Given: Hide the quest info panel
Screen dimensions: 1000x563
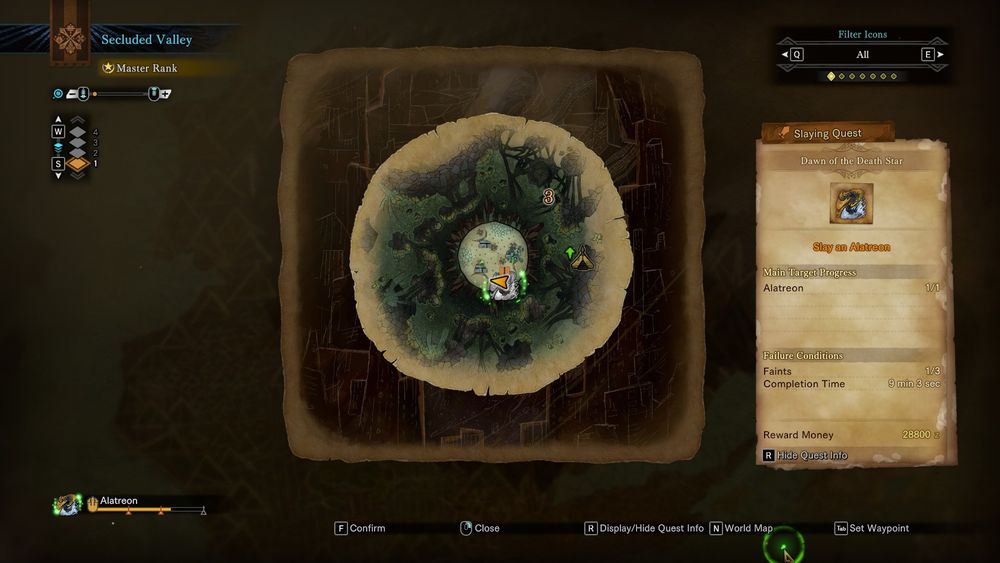Looking at the screenshot, I should tap(811, 455).
